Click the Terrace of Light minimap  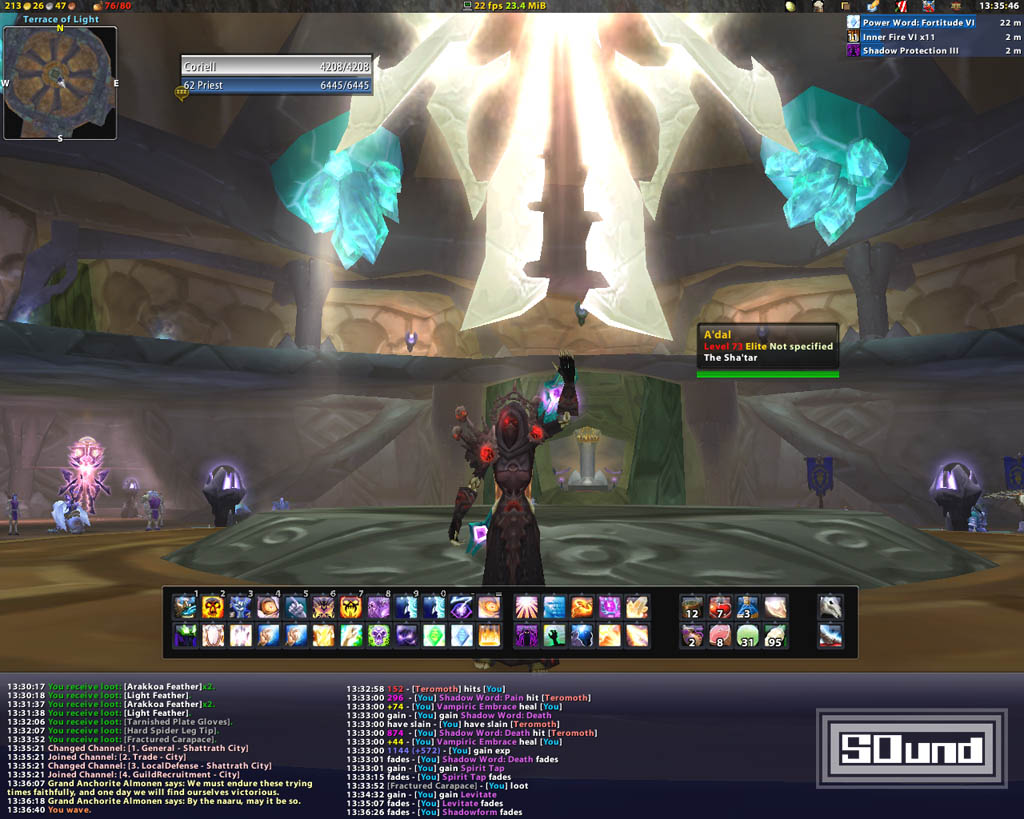click(x=59, y=82)
